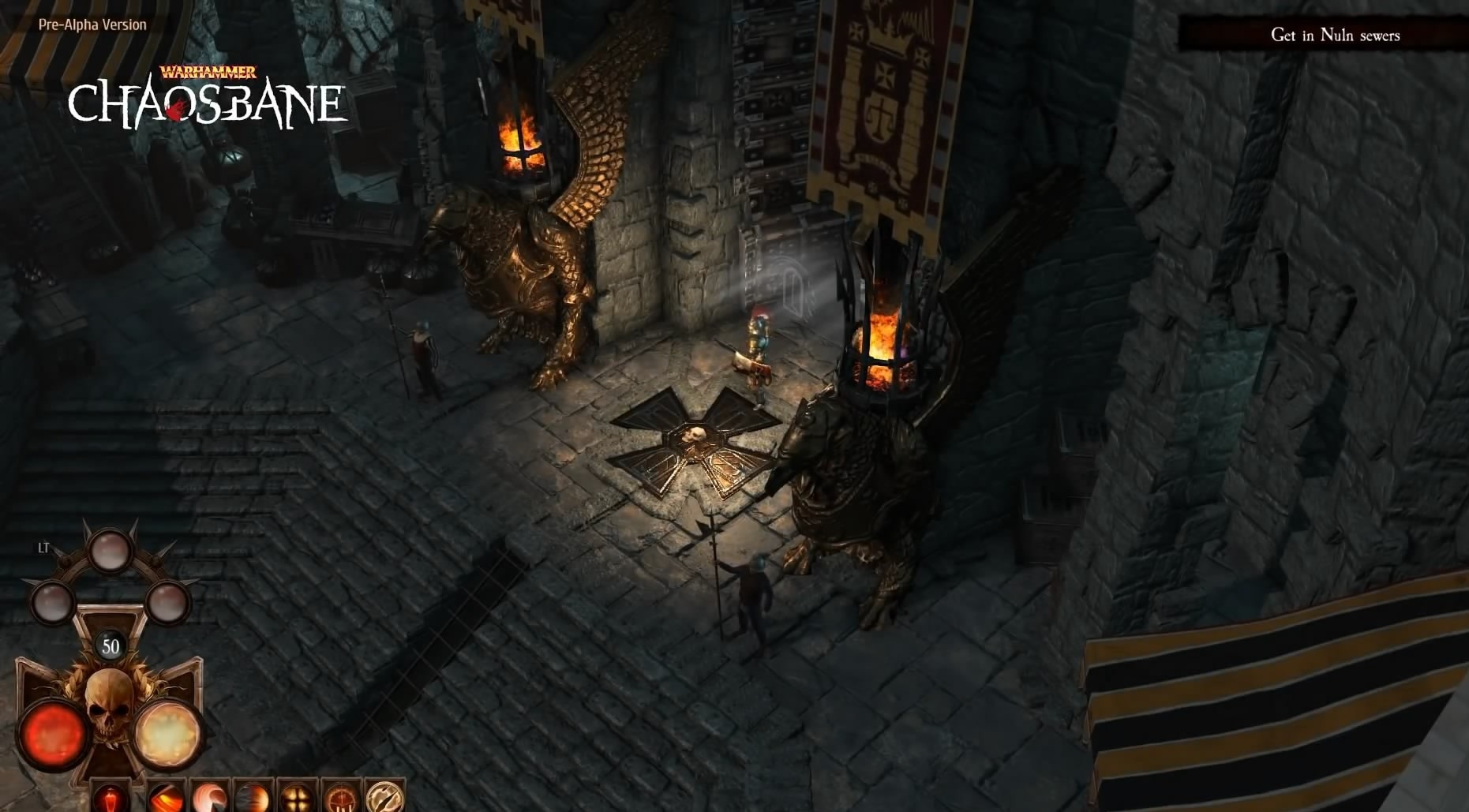Open the 'Get in Nuln sewers' objective
The width and height of the screenshot is (1469, 812).
(x=1335, y=35)
